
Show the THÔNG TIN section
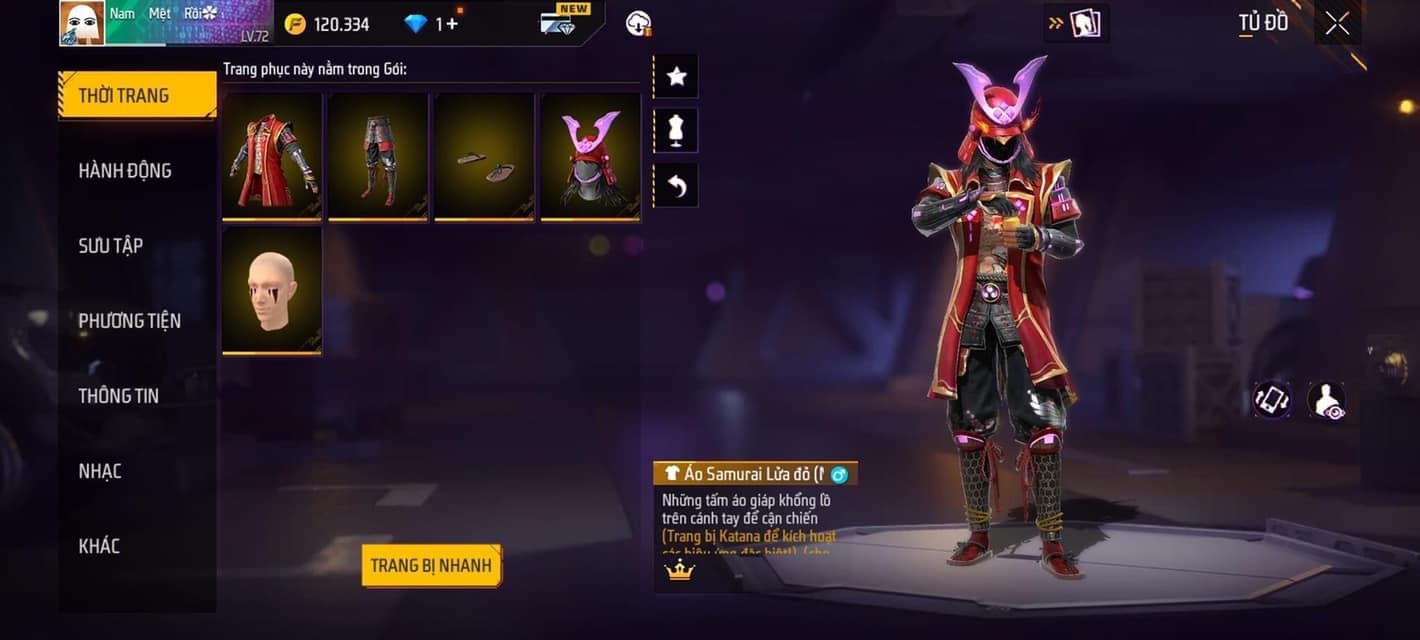point(119,396)
